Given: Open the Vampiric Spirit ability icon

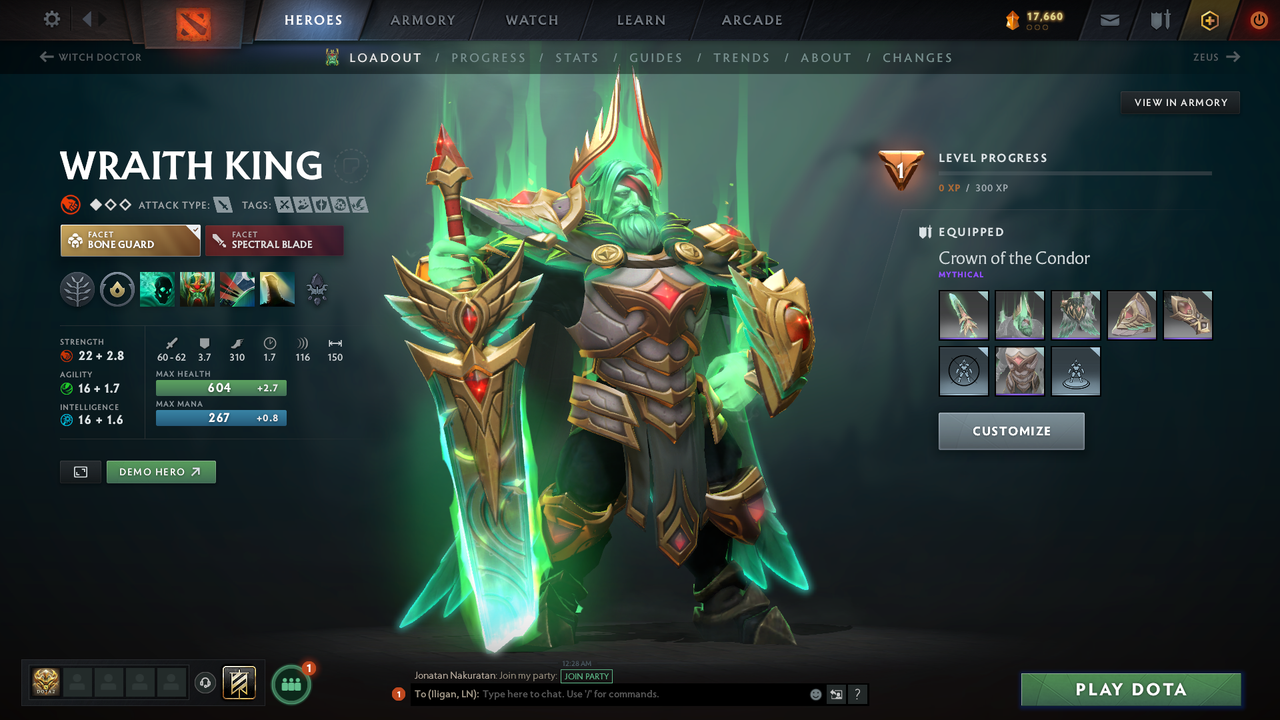Looking at the screenshot, I should point(197,289).
